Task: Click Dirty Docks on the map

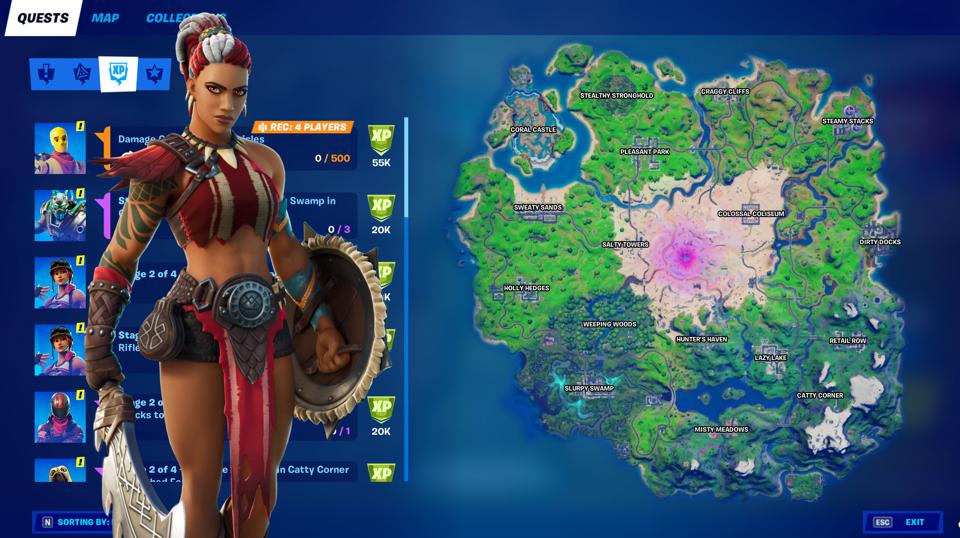Action: coord(880,242)
